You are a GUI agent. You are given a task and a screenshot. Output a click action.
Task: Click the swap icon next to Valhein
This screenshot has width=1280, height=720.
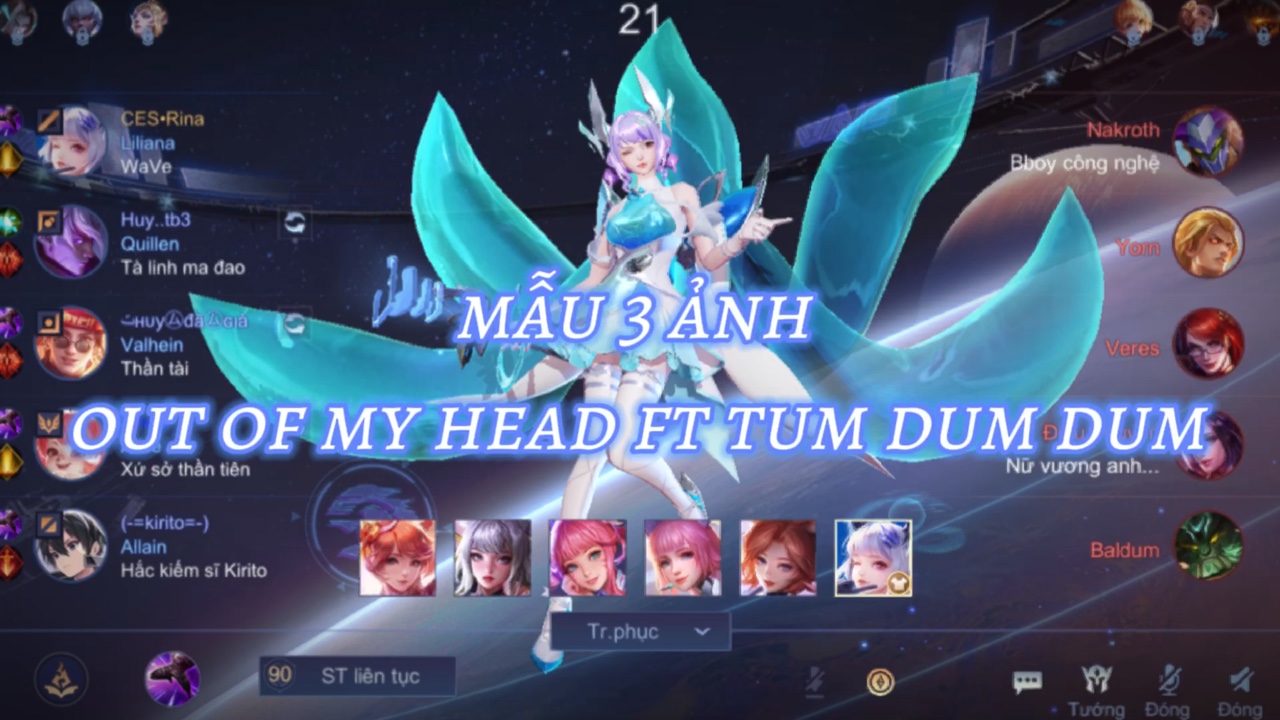296,325
